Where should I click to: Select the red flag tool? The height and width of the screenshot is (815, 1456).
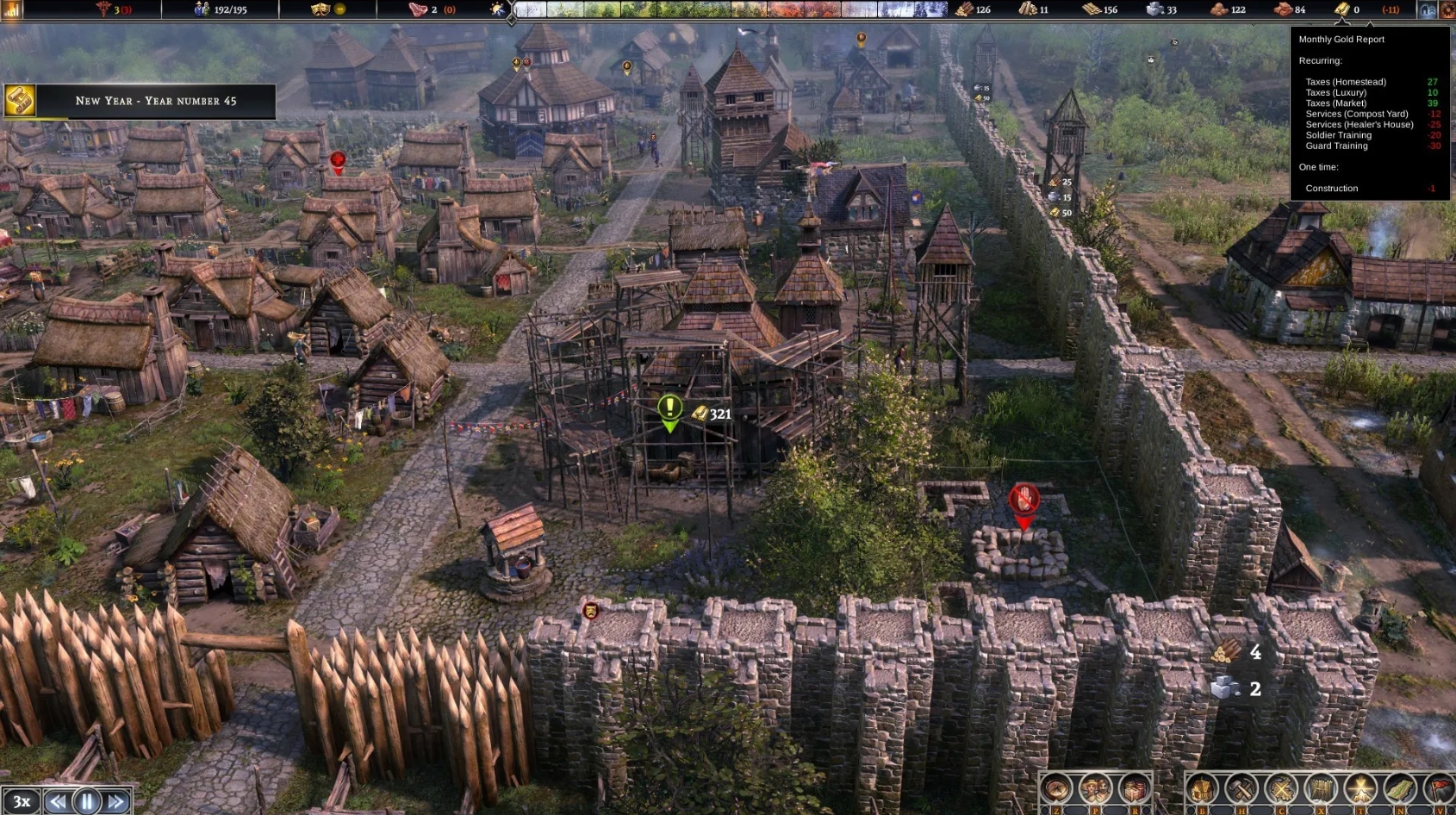[1439, 789]
